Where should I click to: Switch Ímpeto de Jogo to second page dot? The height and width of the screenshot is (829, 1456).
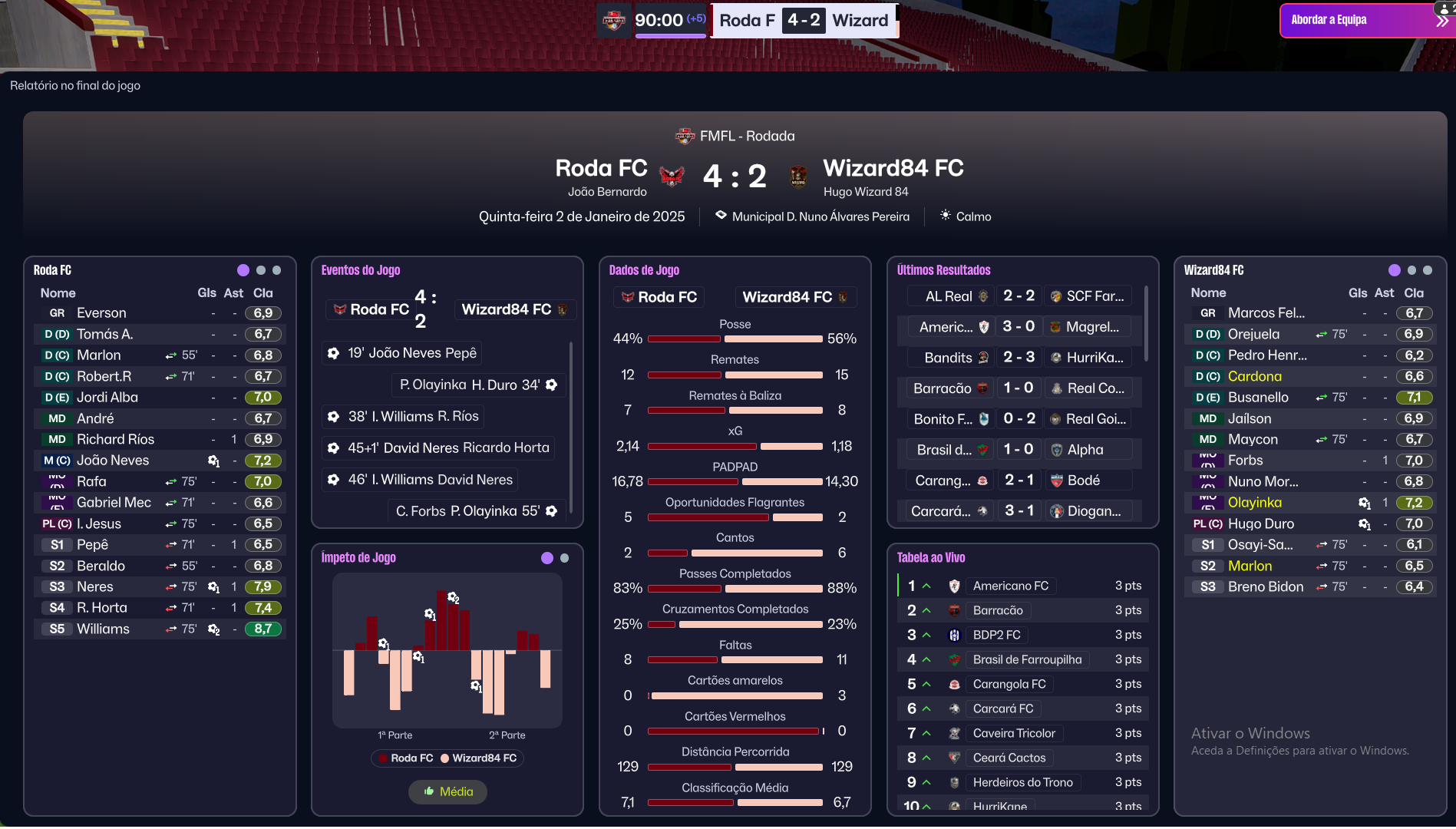tap(564, 558)
